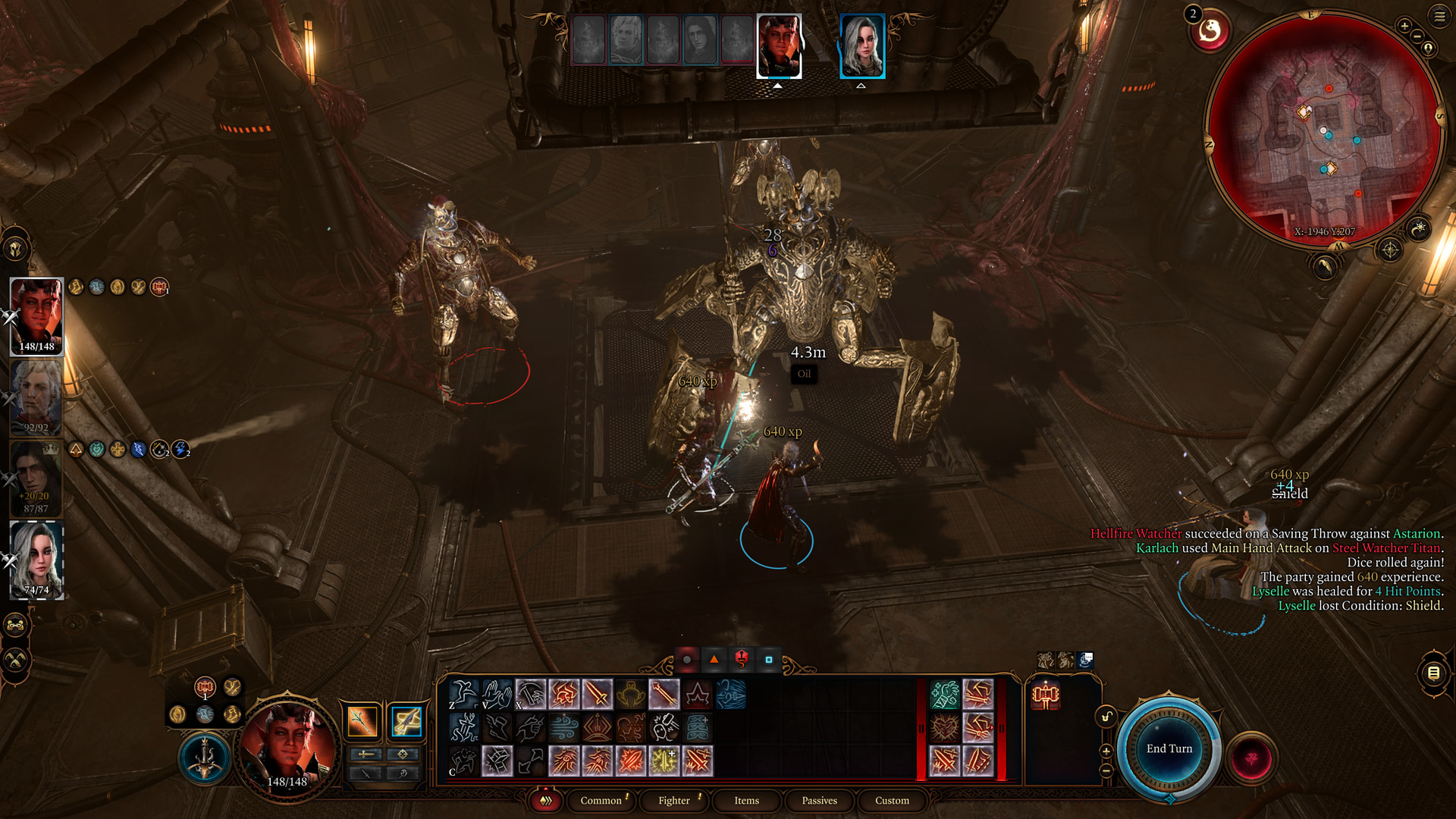Select the Custom hotbar tab
Image resolution: width=1456 pixels, height=819 pixels.
tap(892, 801)
